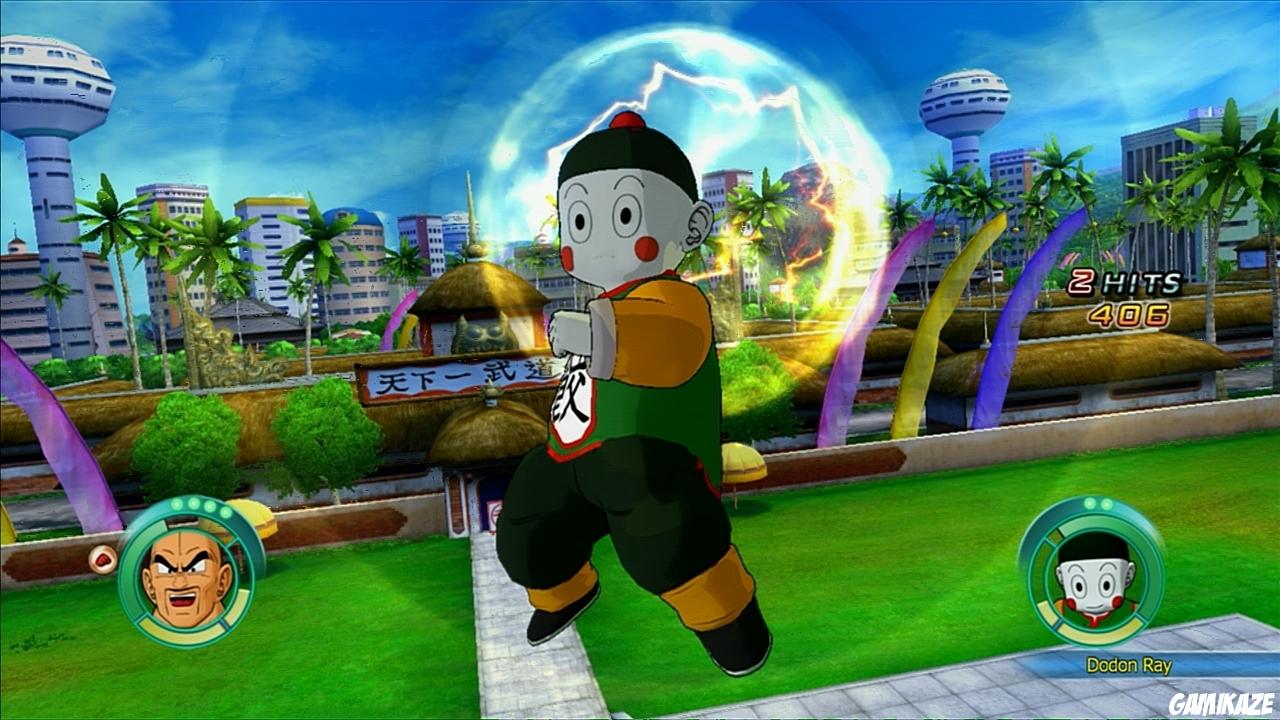1280x720 pixels.
Task: Select Nappa's character portrait
Action: (x=180, y=575)
